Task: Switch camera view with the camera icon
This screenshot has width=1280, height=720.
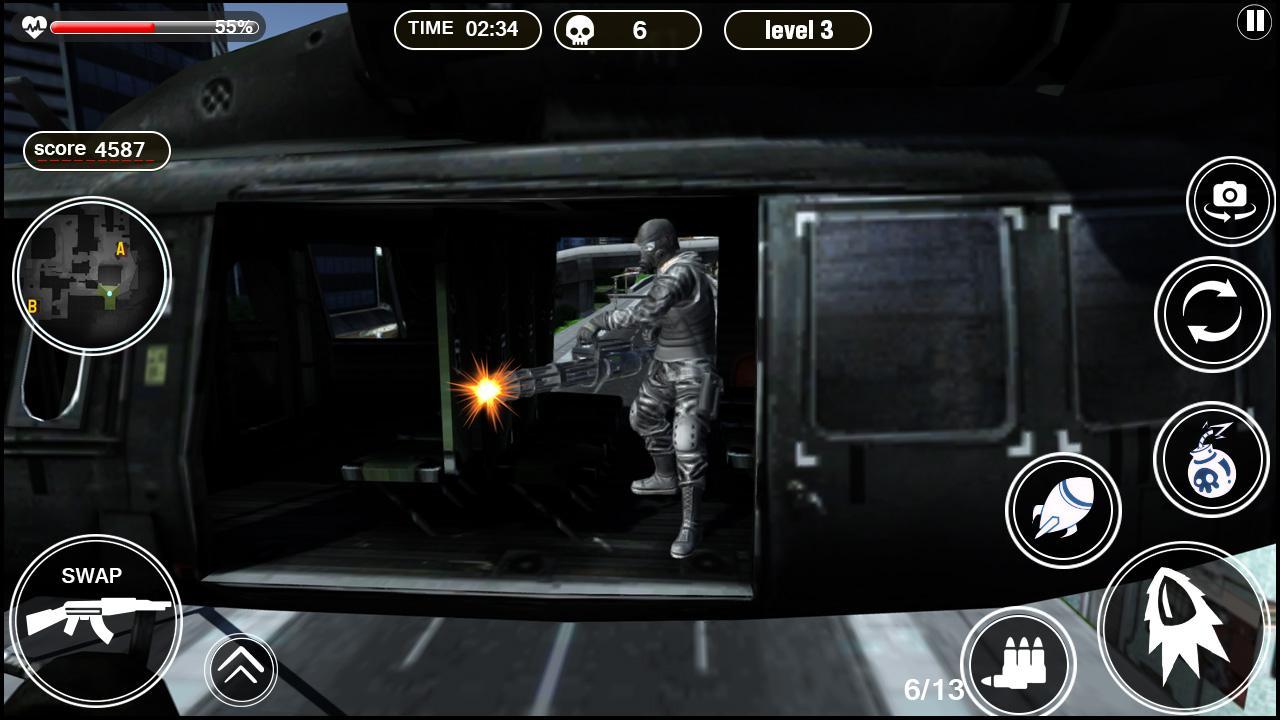Action: tap(1230, 200)
